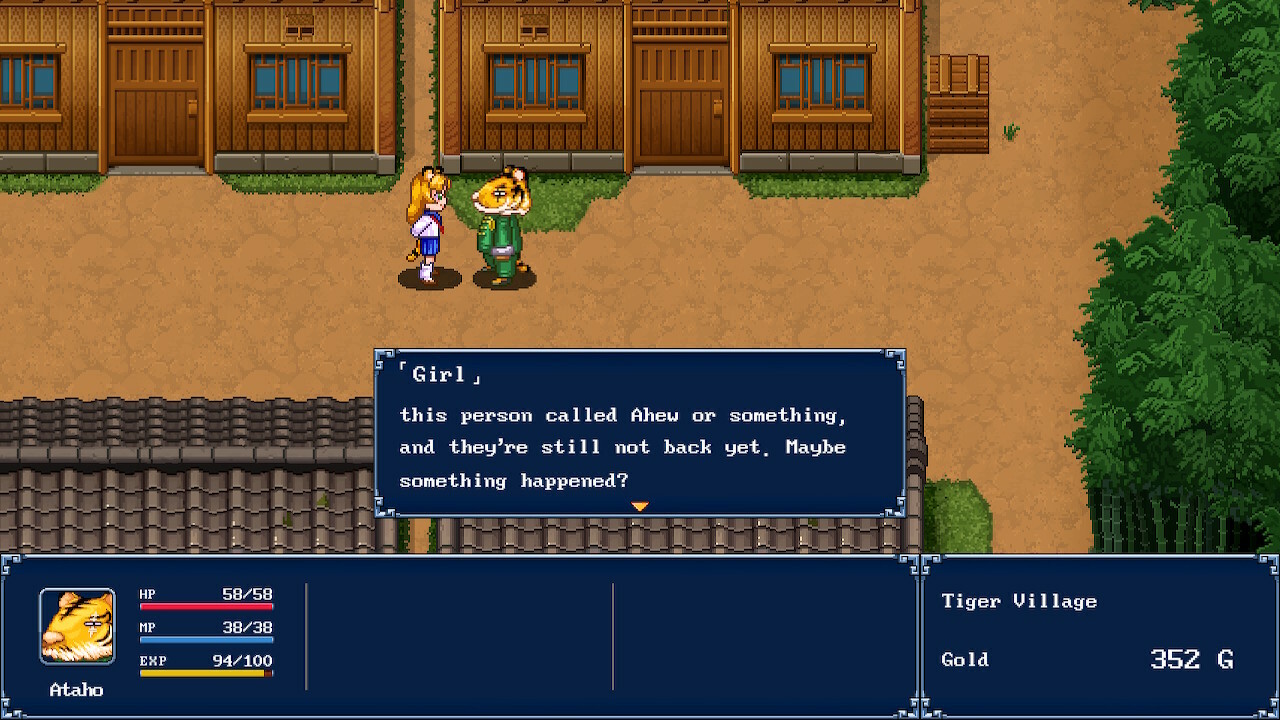Advance dialogue with the orange arrow indicator
The height and width of the screenshot is (720, 1280).
640,507
